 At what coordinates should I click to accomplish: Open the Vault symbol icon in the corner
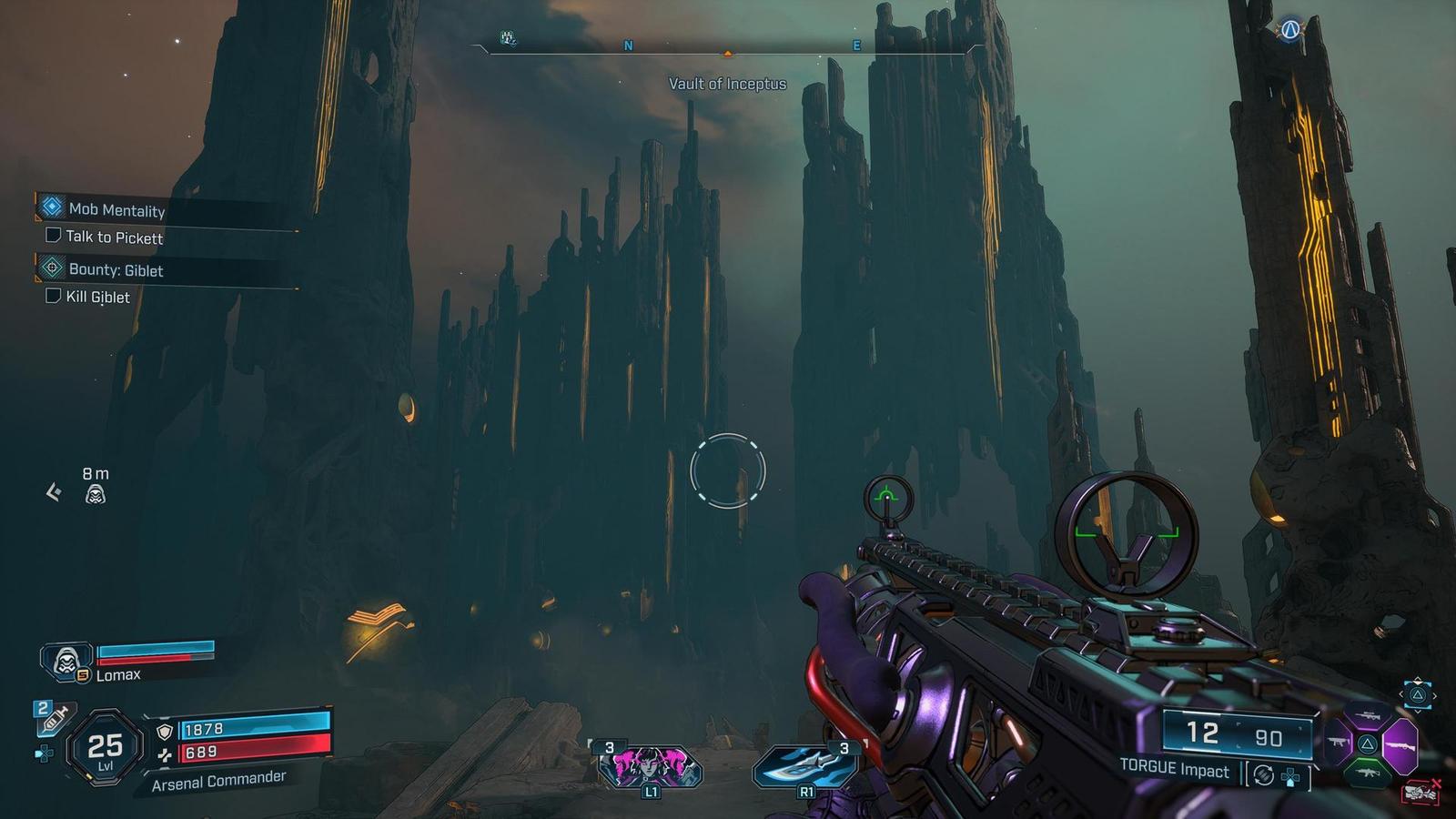(1289, 31)
